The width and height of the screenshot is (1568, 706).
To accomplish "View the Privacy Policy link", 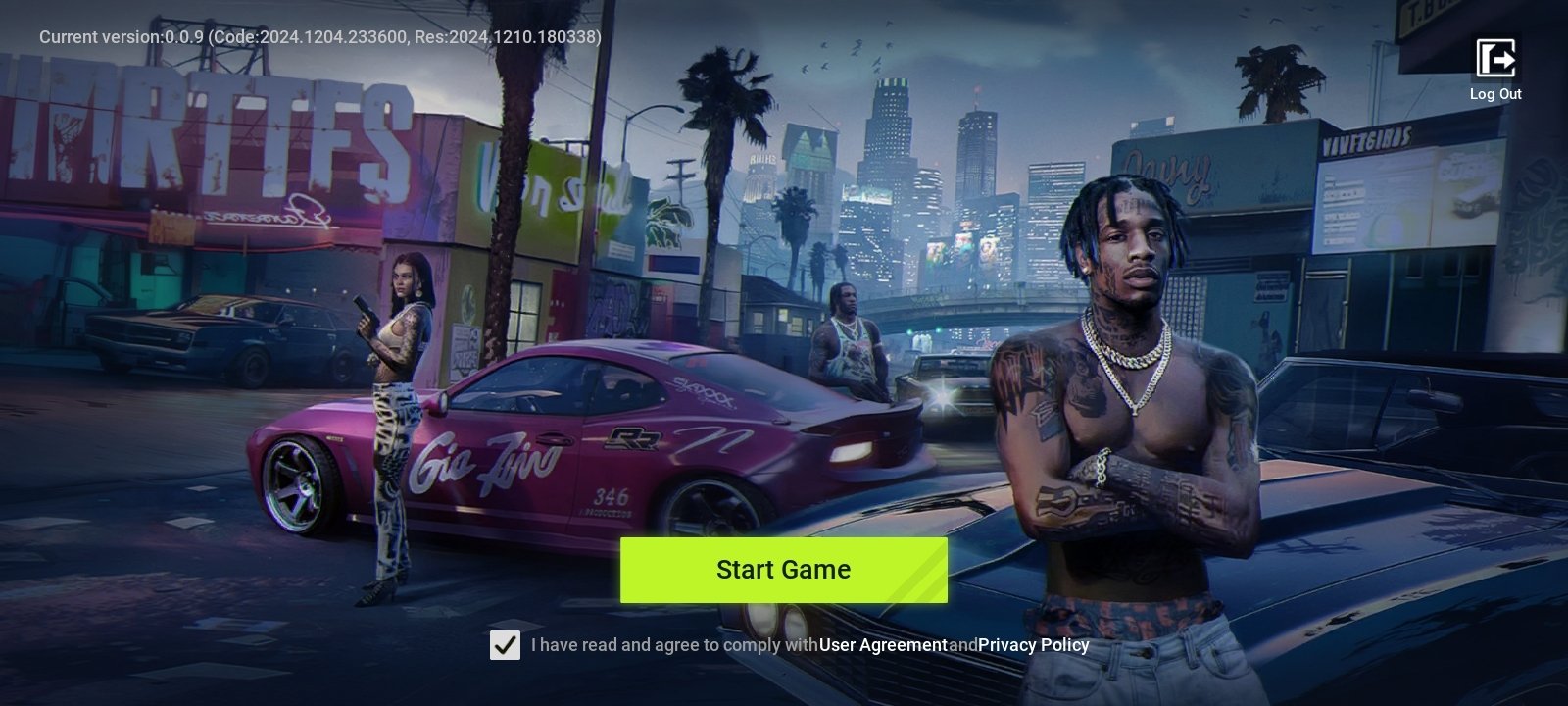I will (x=1033, y=645).
